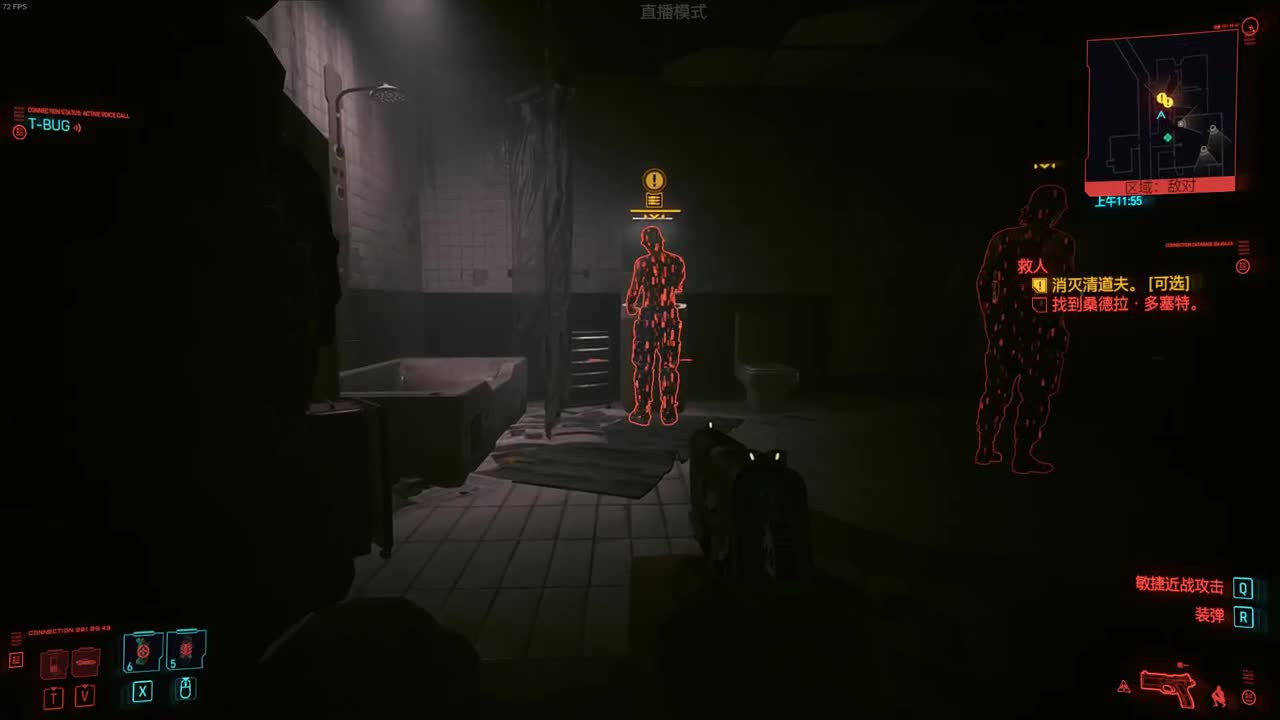Toggle the objective 找到桑德拉·多塞特 checkbox
This screenshot has width=1280, height=720.
pyautogui.click(x=1040, y=303)
